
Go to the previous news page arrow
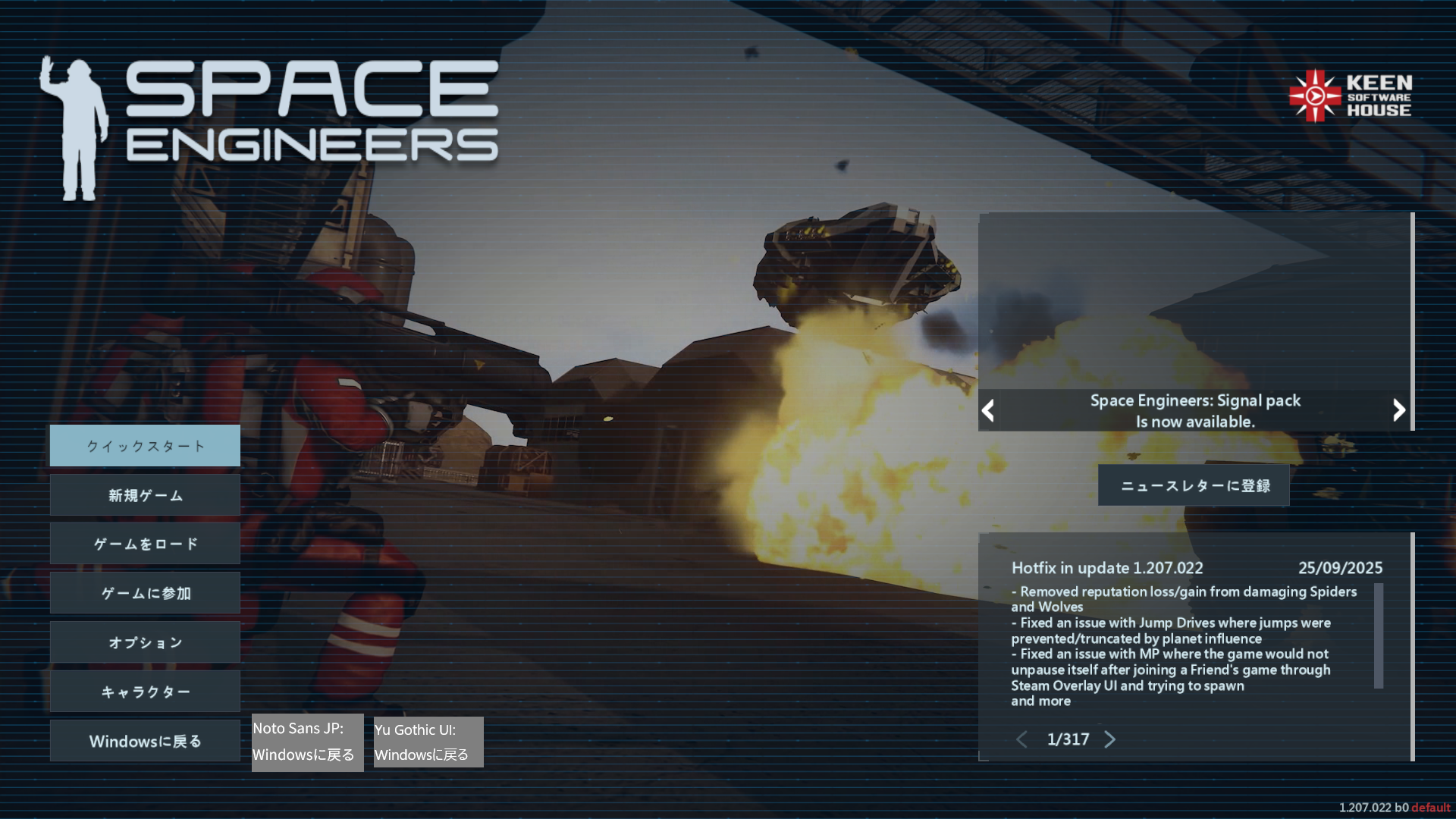tap(1021, 739)
